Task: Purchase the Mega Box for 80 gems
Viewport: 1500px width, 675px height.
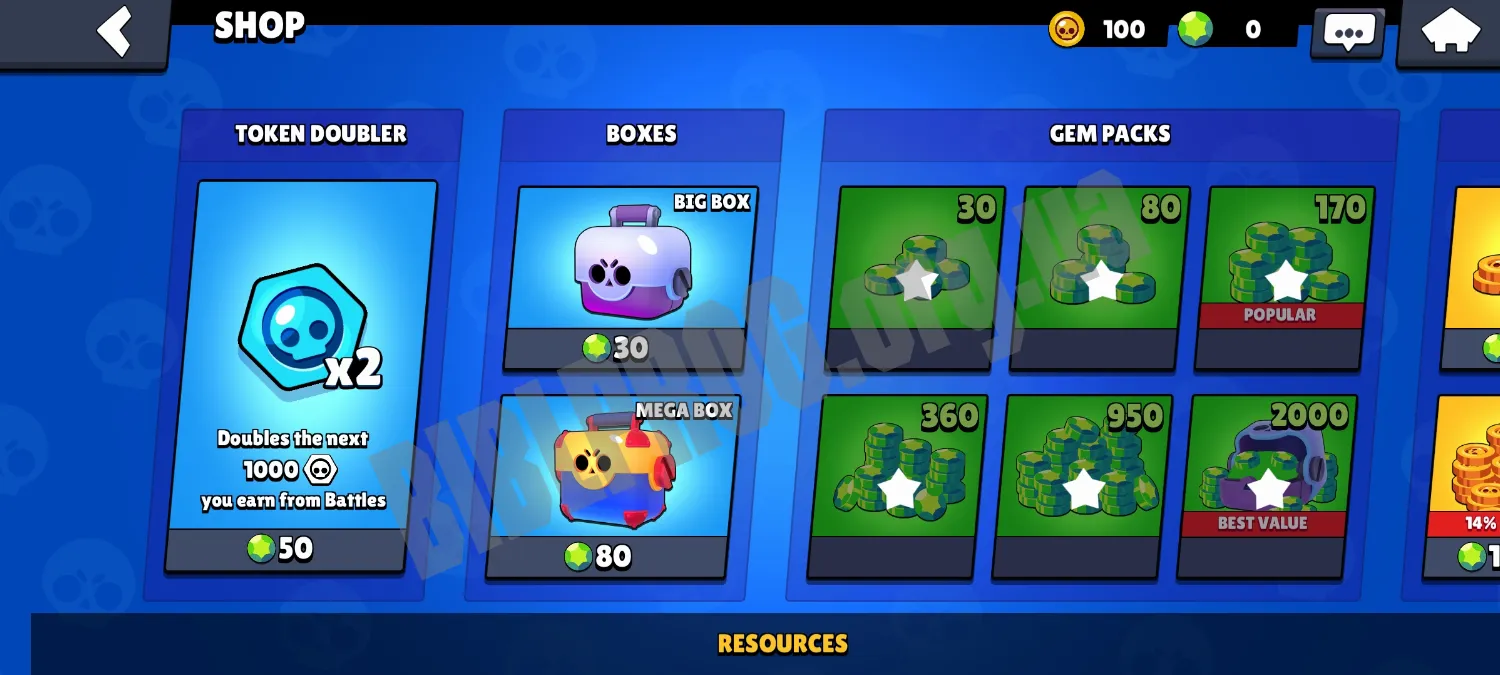Action: (612, 485)
